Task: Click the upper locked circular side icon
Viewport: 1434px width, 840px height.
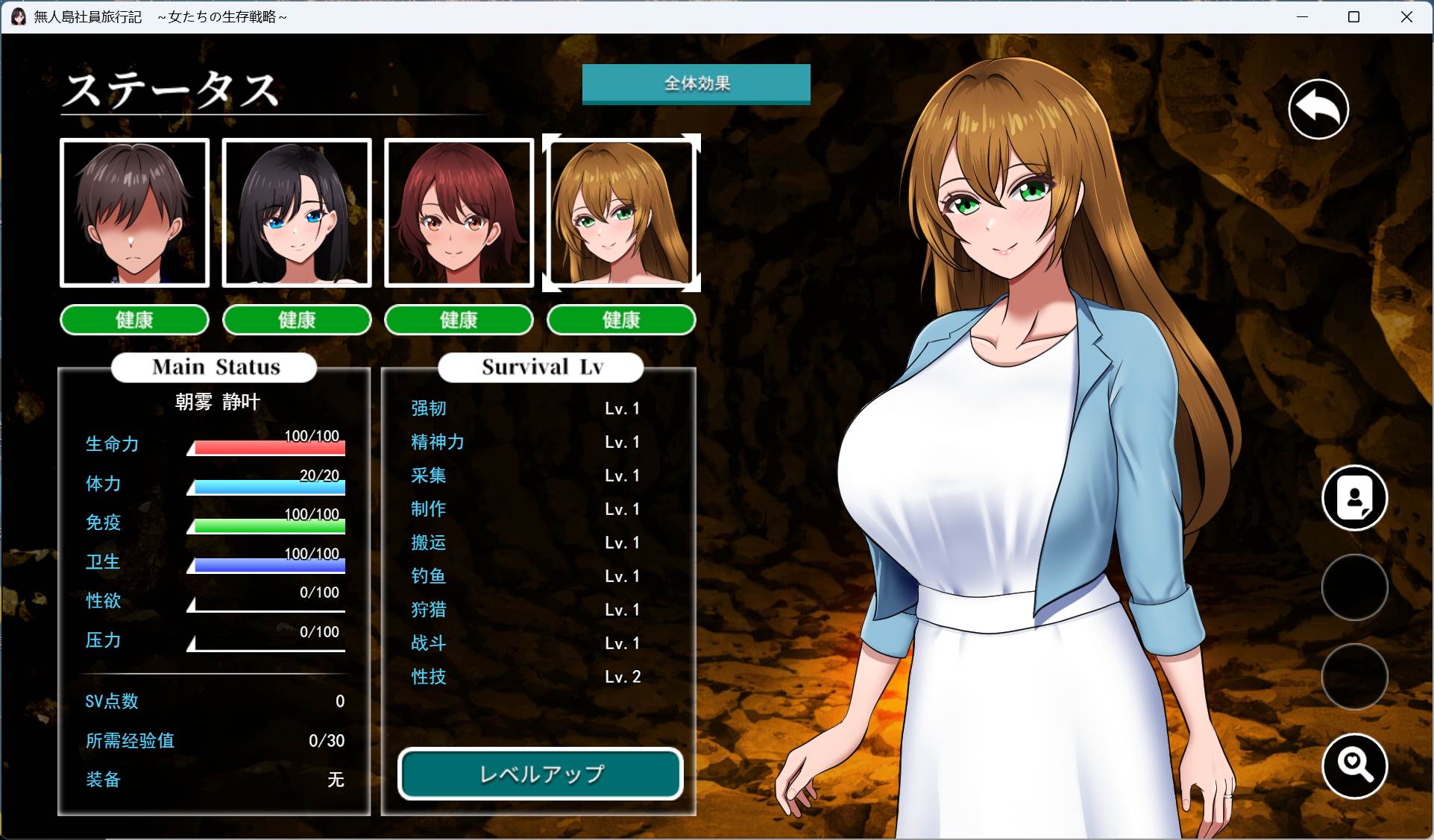Action: tap(1354, 587)
